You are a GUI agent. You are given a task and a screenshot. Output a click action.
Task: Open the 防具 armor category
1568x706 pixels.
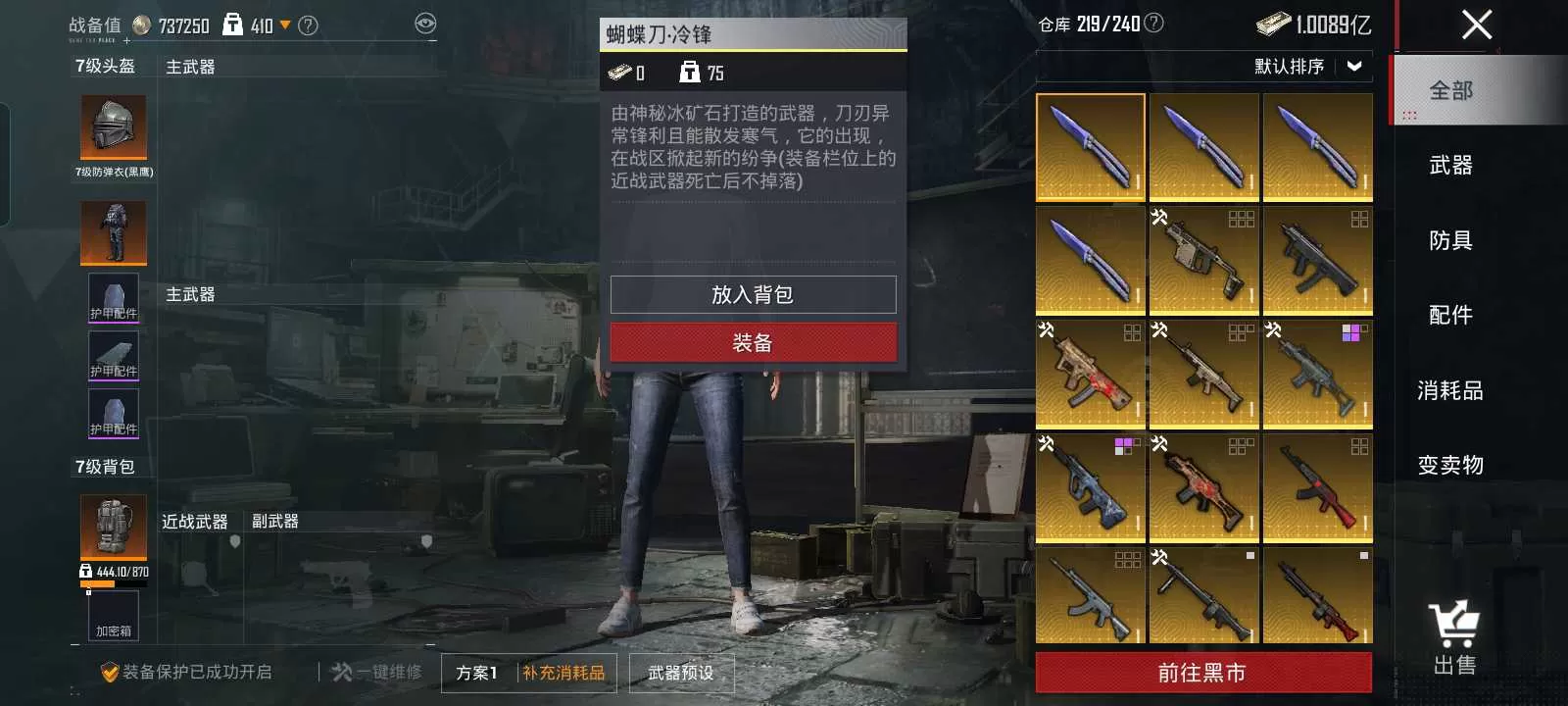(x=1450, y=241)
